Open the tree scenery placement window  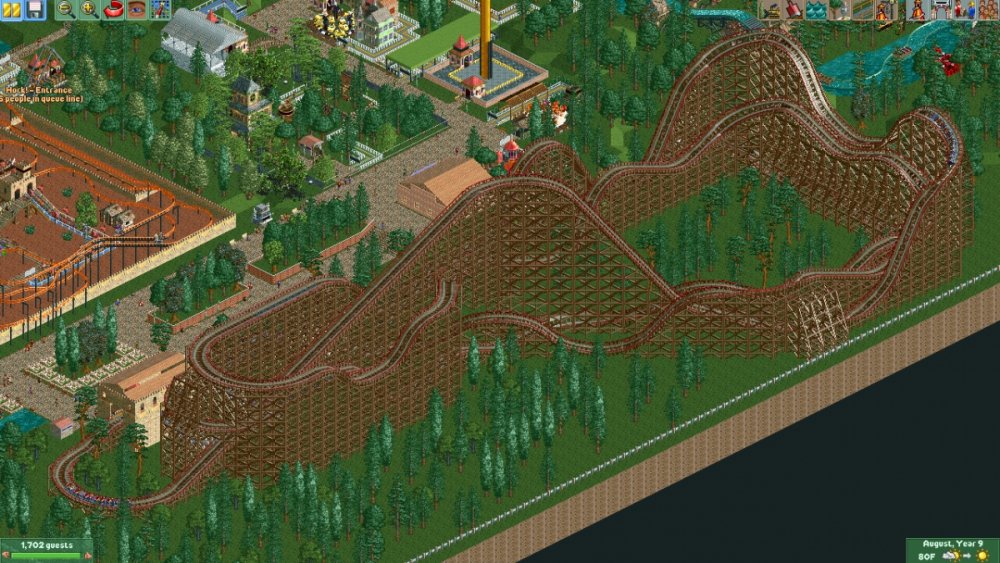point(838,10)
